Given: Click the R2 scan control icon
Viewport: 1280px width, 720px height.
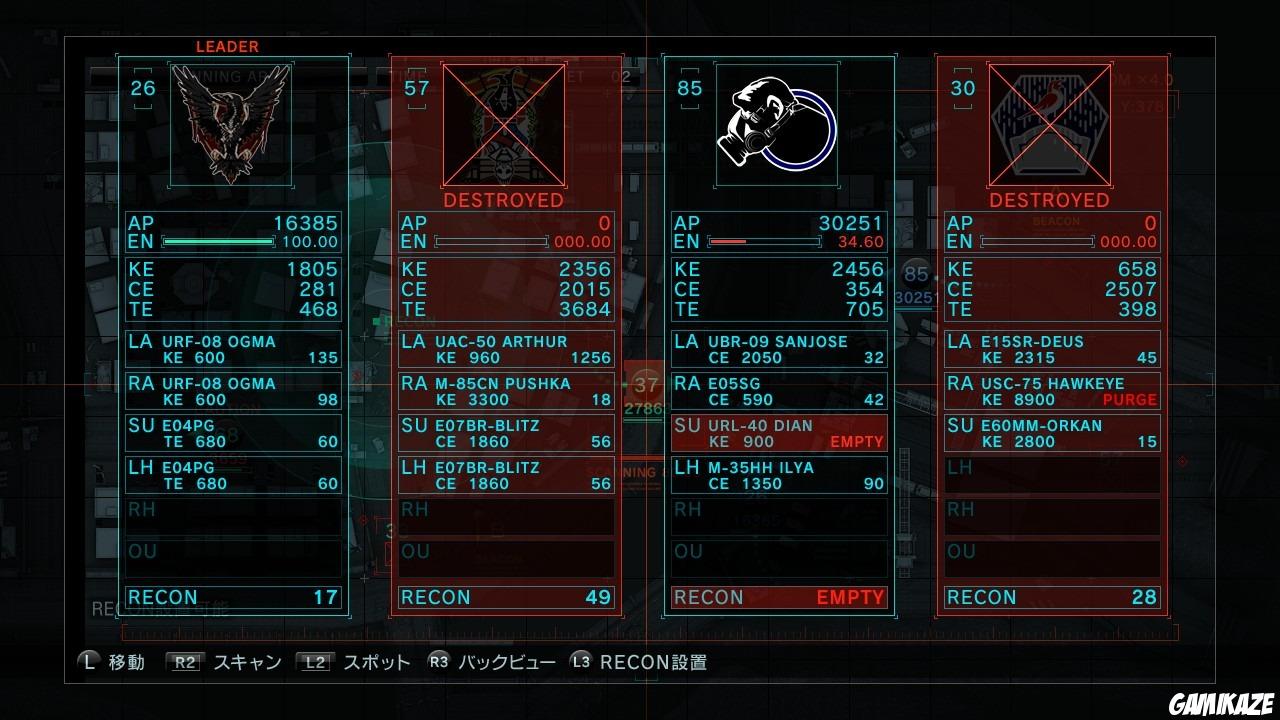Looking at the screenshot, I should (183, 661).
